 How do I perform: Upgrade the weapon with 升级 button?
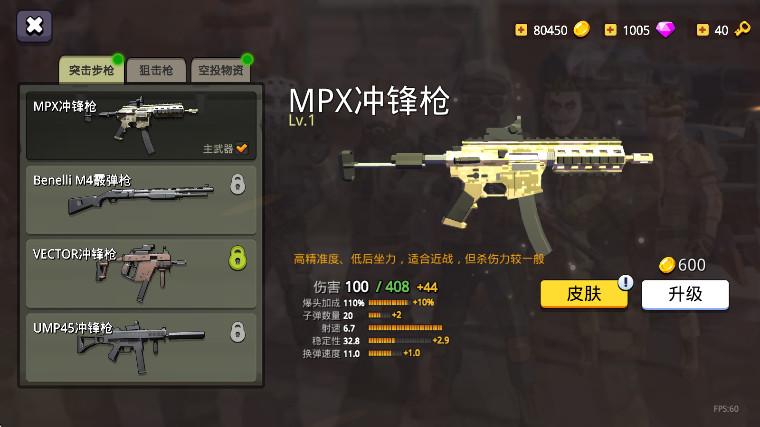pos(685,294)
